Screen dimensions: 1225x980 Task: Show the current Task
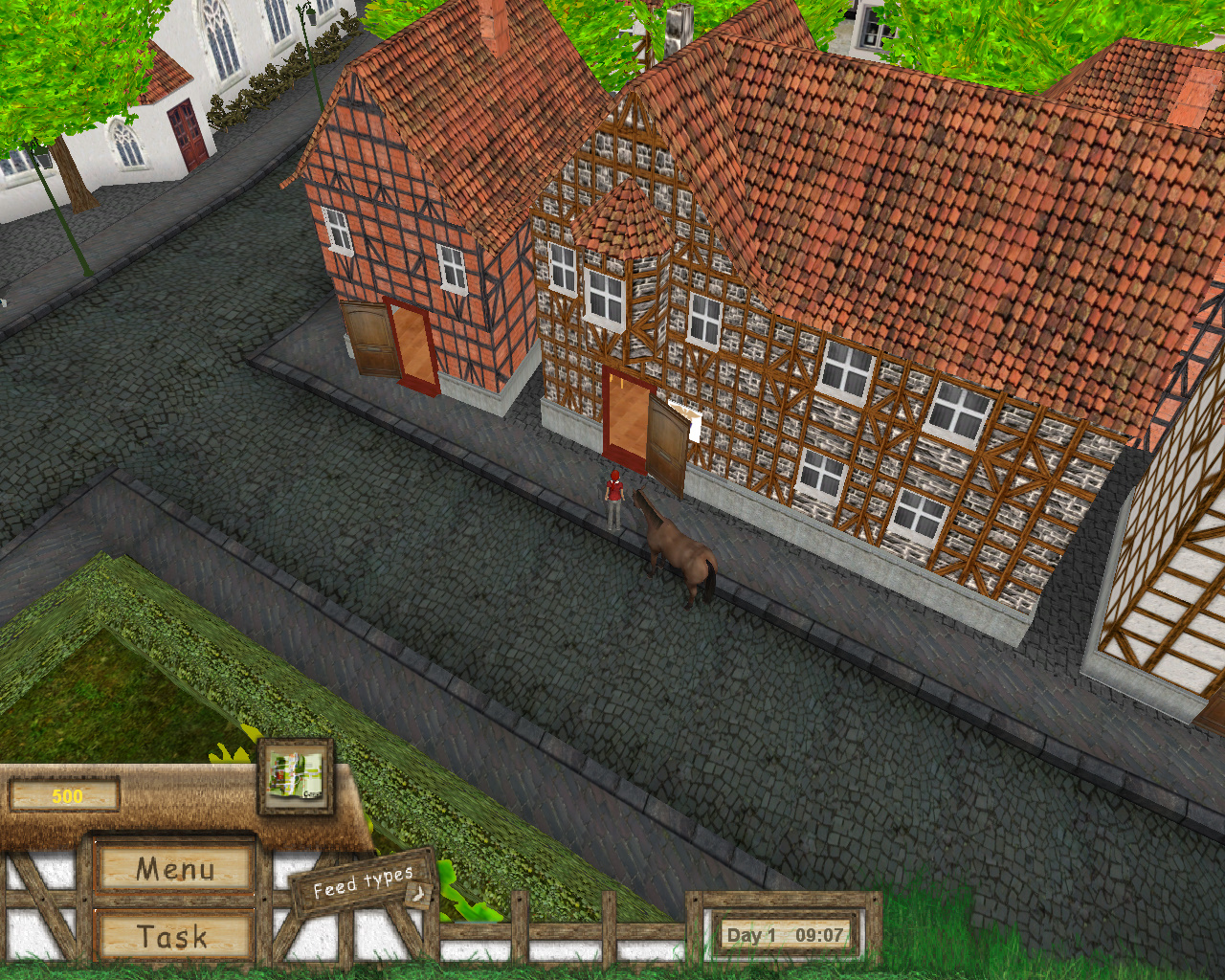pos(173,936)
